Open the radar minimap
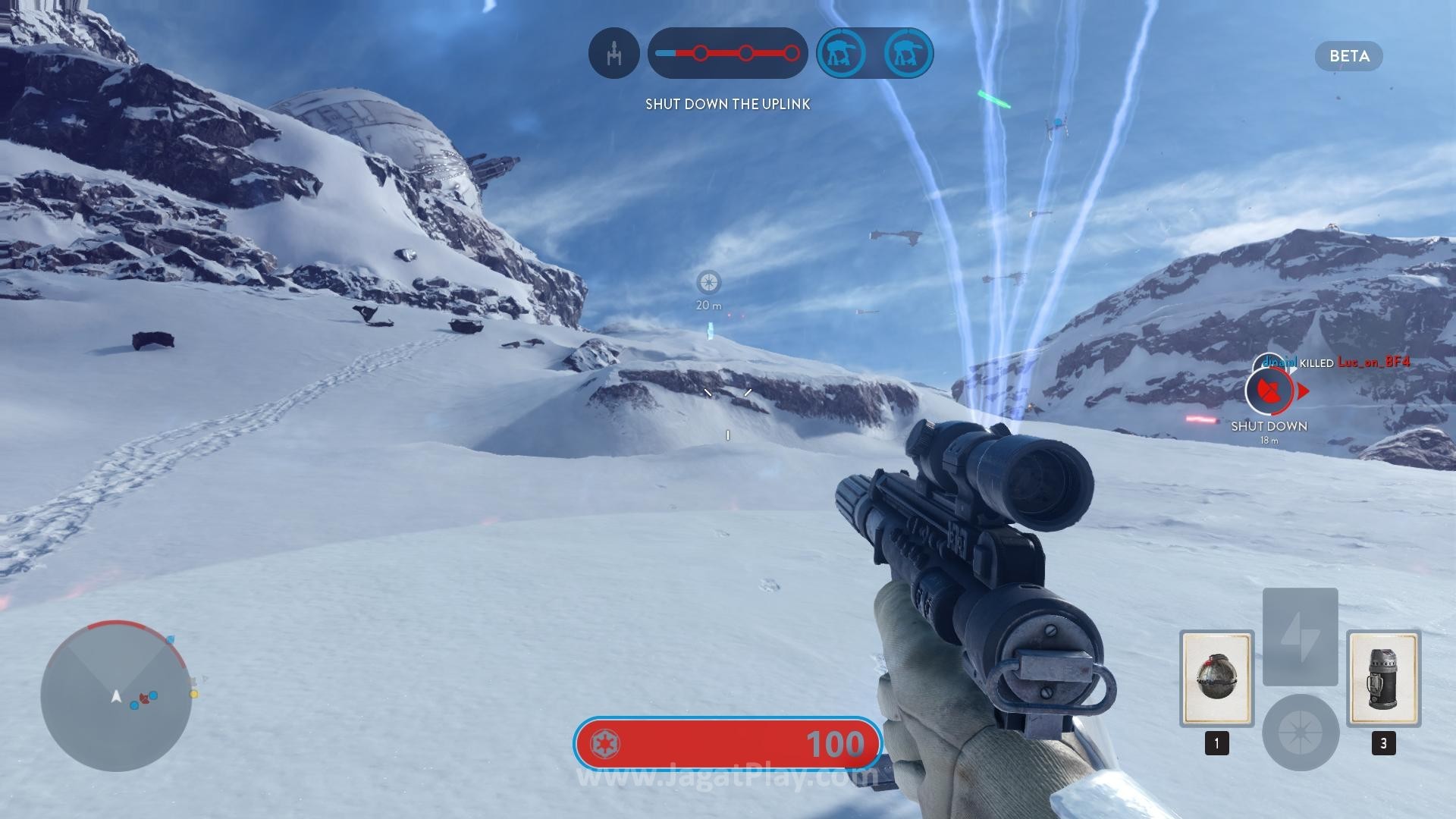The height and width of the screenshot is (819, 1456). (x=116, y=695)
